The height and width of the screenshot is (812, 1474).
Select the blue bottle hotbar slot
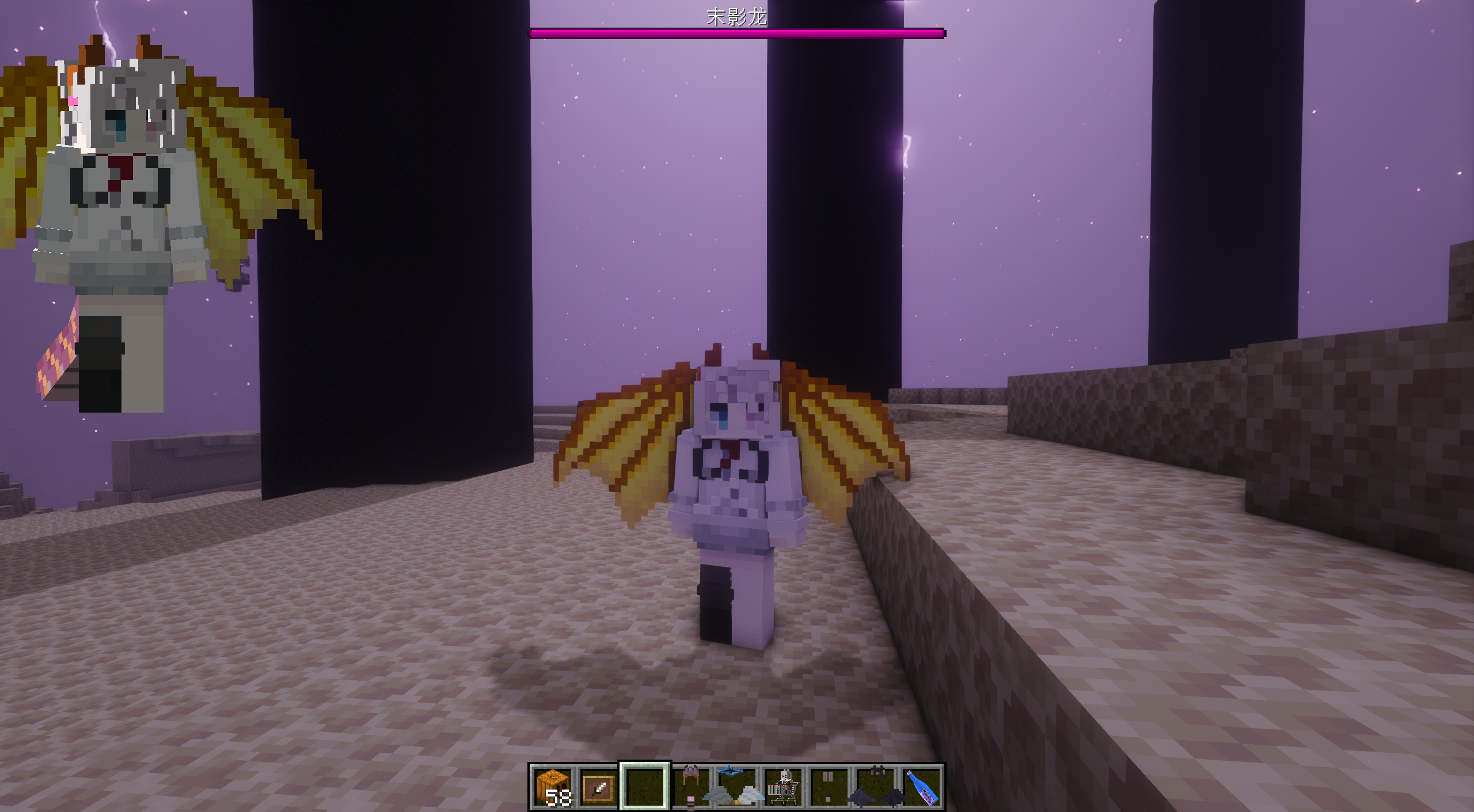(x=921, y=787)
